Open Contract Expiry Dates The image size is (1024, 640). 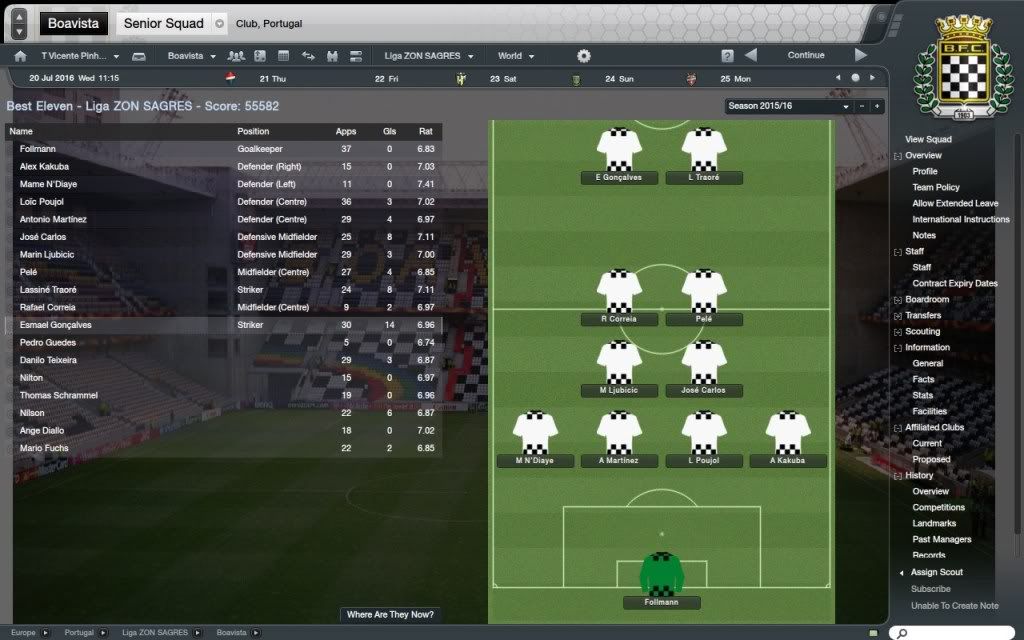tap(955, 284)
